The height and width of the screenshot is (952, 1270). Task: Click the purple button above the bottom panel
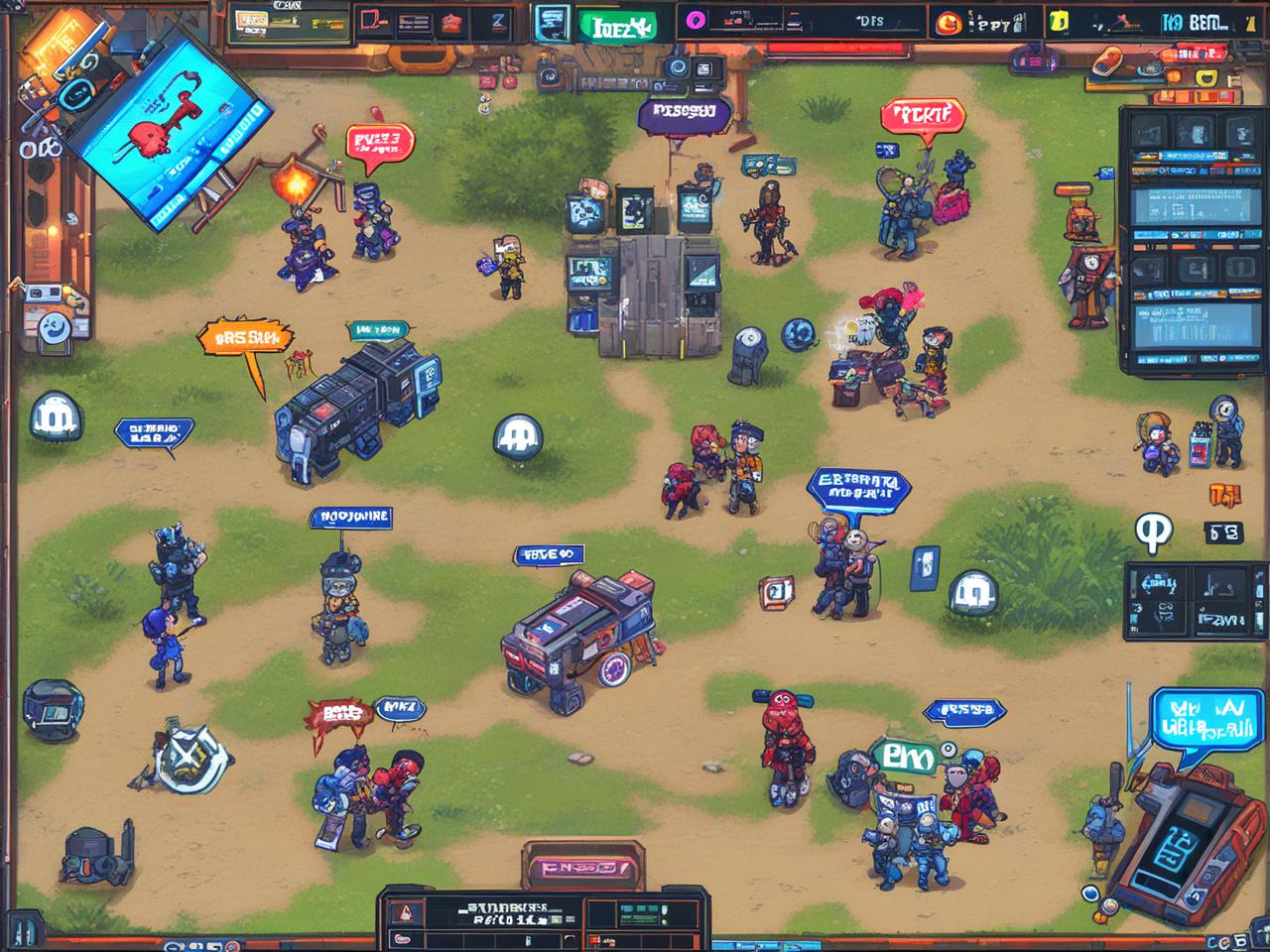pos(582,868)
